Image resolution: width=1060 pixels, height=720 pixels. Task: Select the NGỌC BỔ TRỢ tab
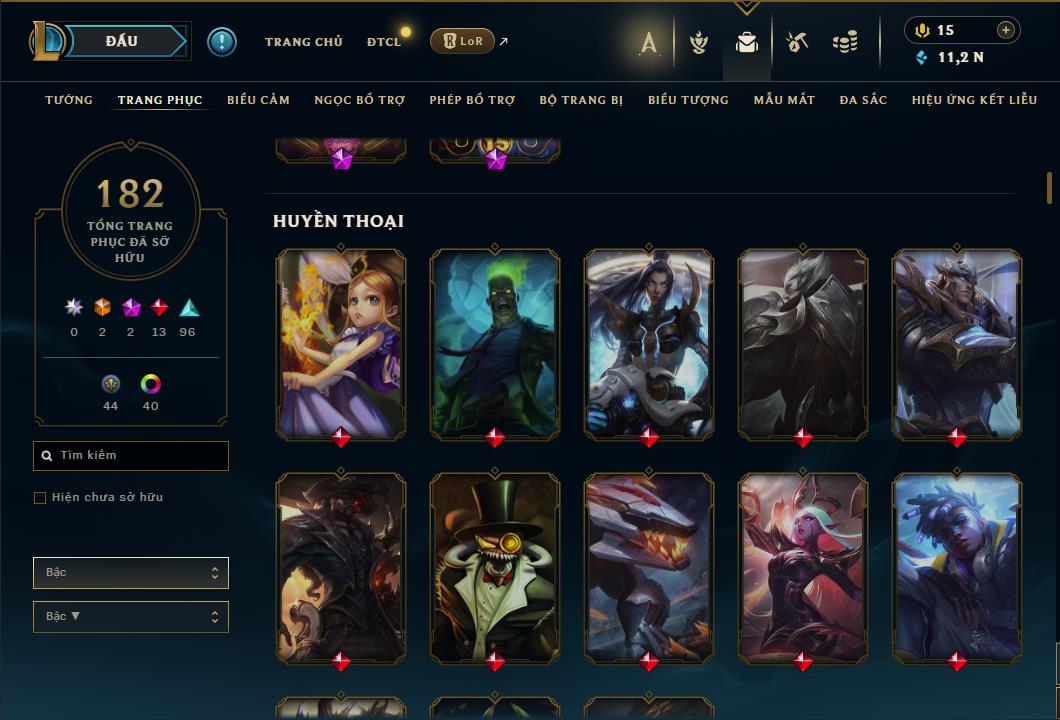[359, 100]
